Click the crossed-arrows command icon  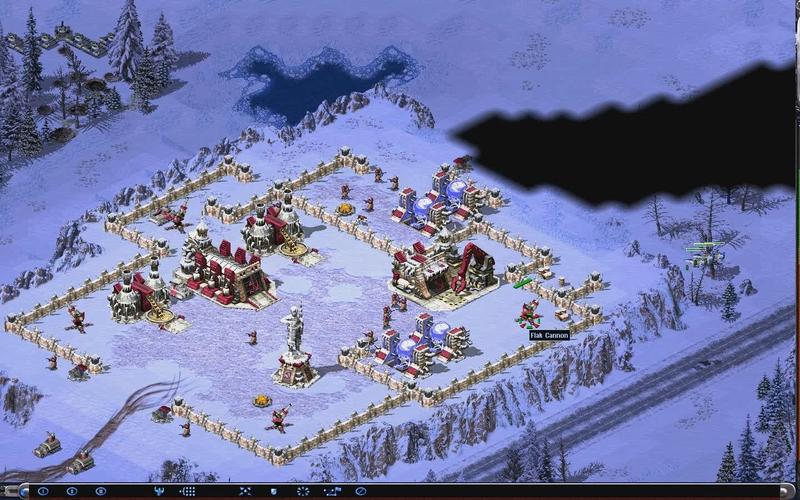(245, 491)
